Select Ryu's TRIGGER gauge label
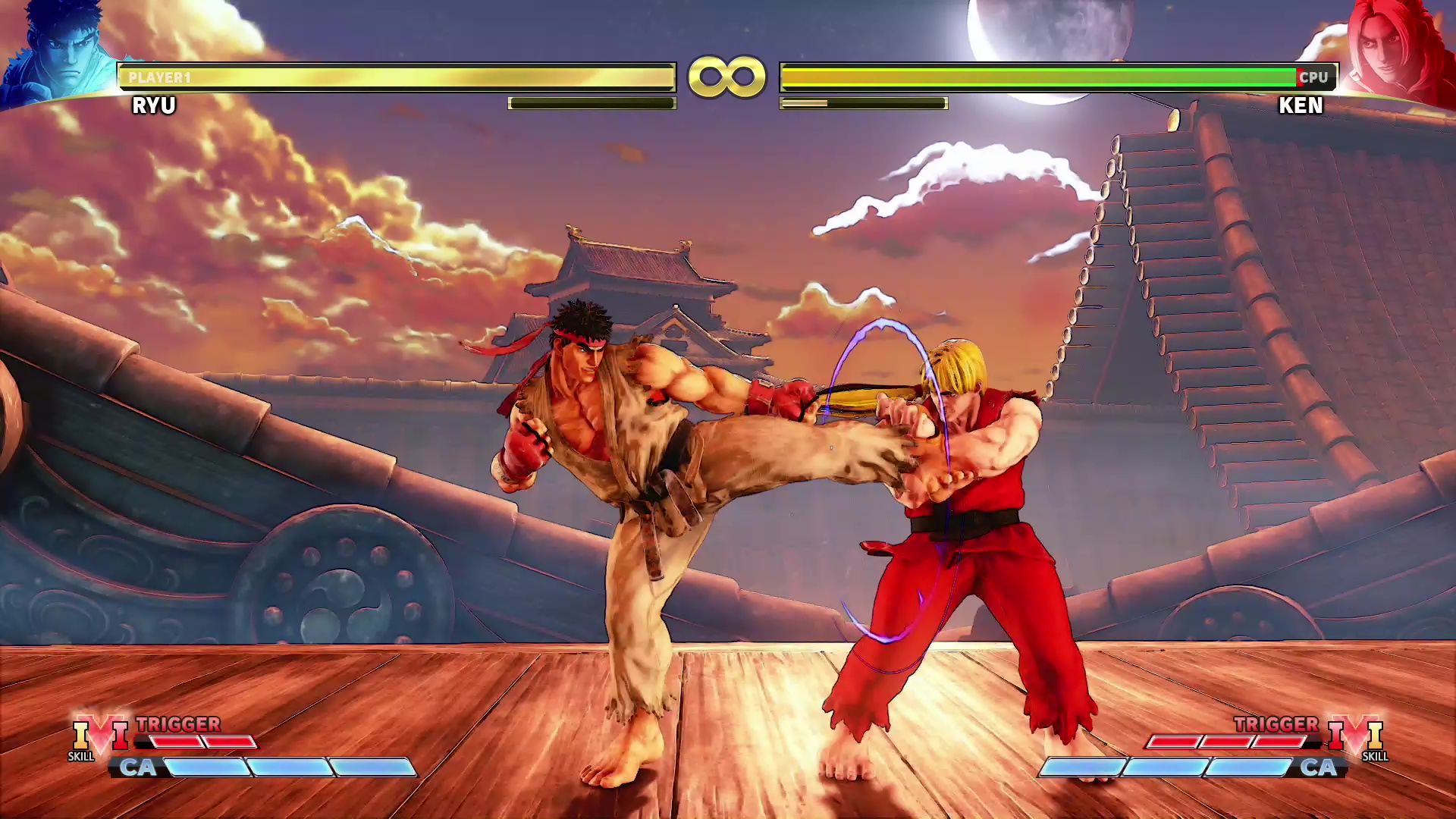Viewport: 1456px width, 819px height. (177, 724)
